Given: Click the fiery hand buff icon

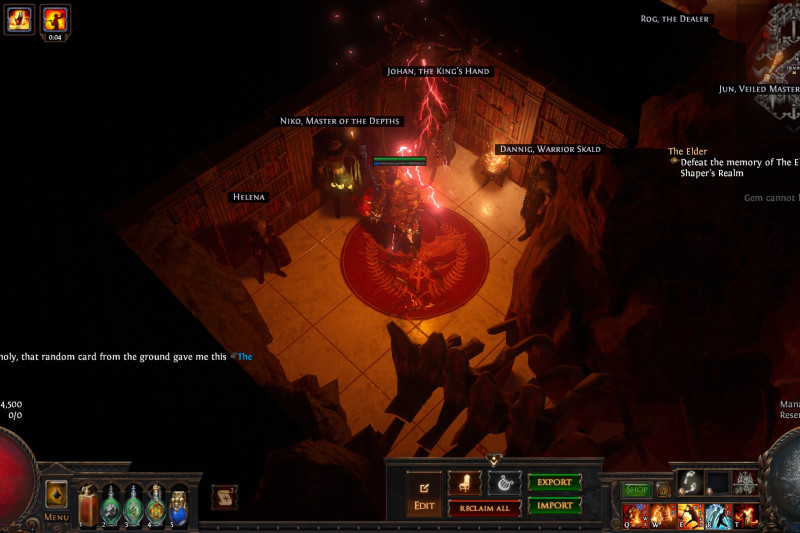Looking at the screenshot, I should click(x=19, y=18).
